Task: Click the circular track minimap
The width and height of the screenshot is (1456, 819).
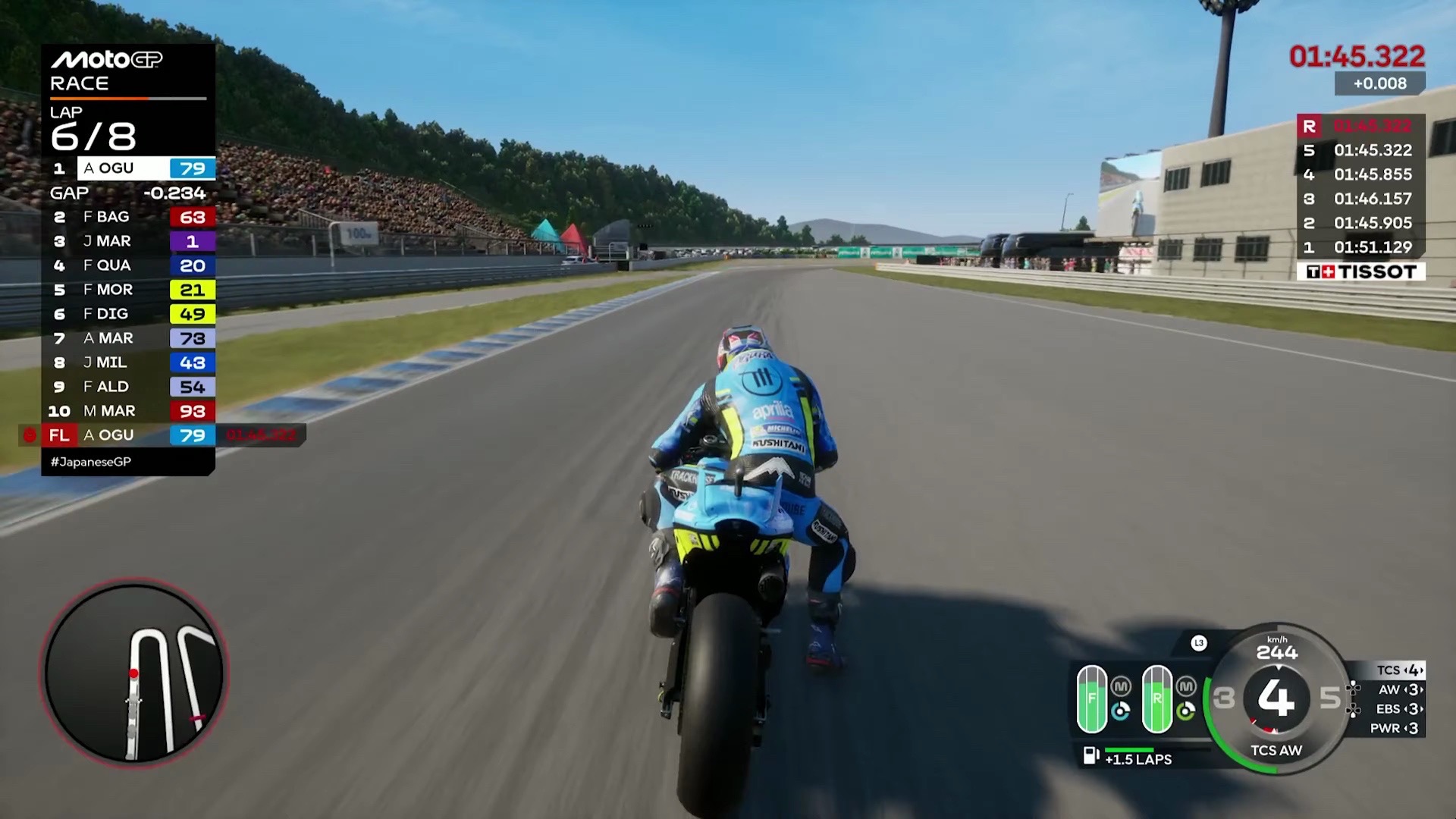Action: tap(134, 672)
